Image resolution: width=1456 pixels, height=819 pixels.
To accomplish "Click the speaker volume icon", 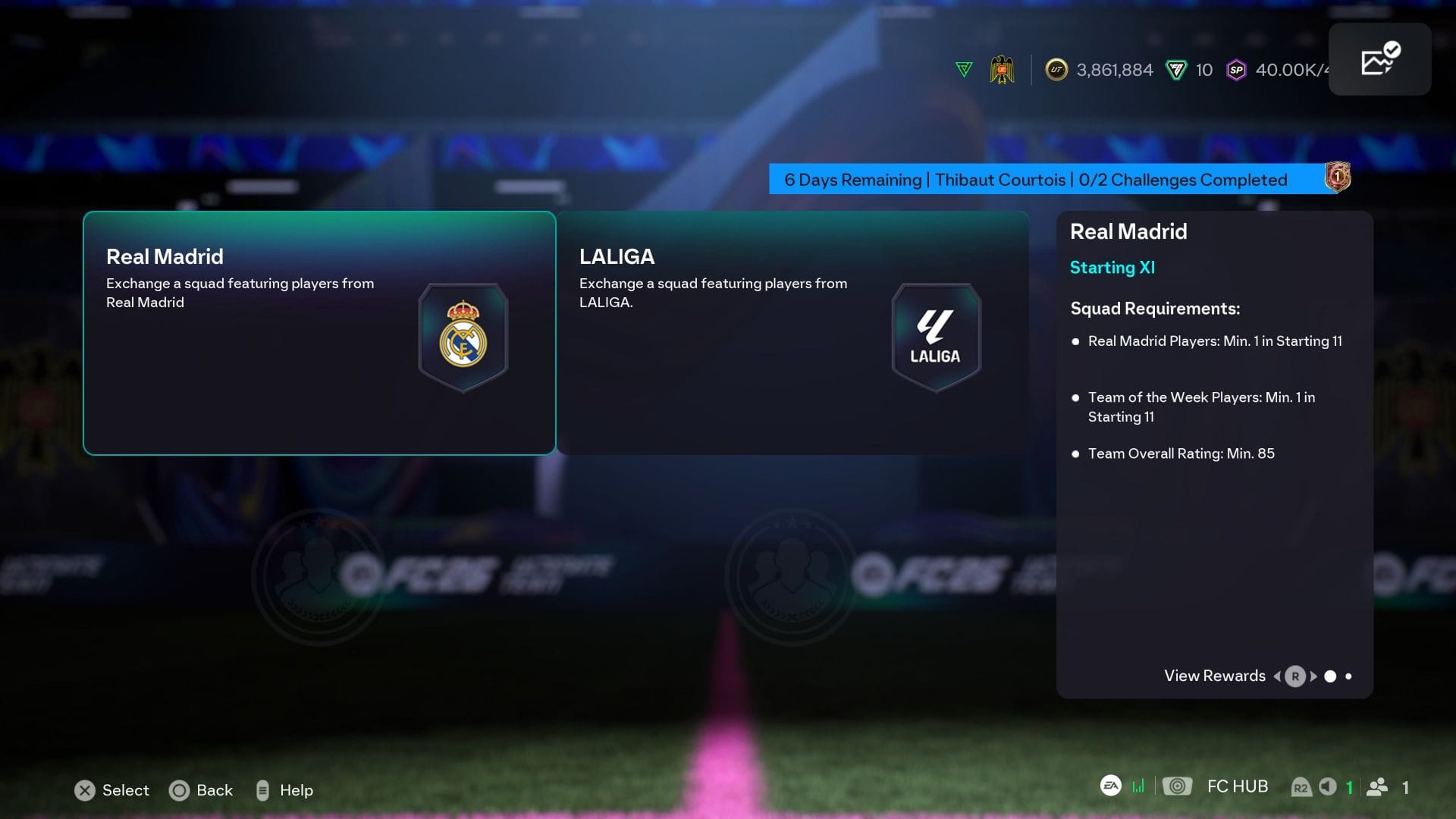I will (1328, 786).
